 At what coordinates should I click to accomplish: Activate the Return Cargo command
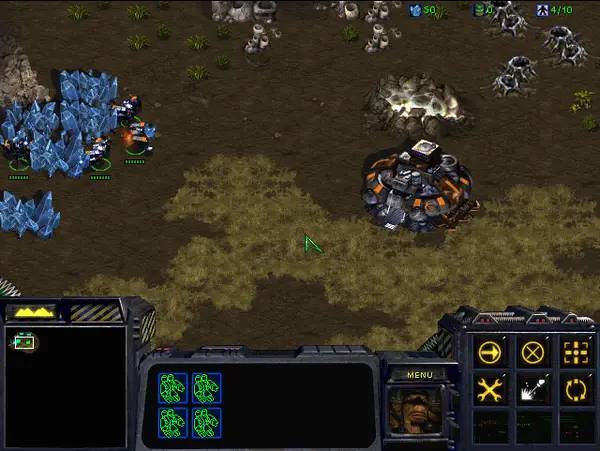pyautogui.click(x=575, y=391)
